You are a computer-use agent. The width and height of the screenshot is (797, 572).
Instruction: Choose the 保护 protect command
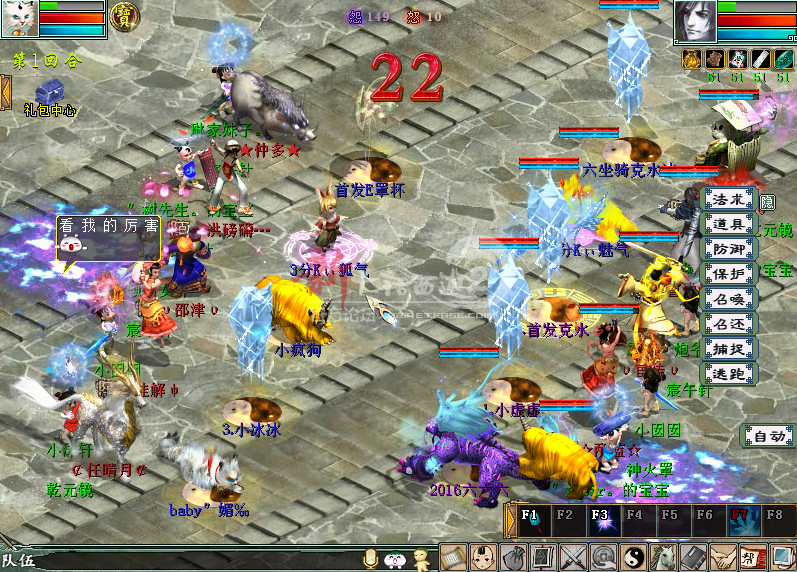pos(728,274)
